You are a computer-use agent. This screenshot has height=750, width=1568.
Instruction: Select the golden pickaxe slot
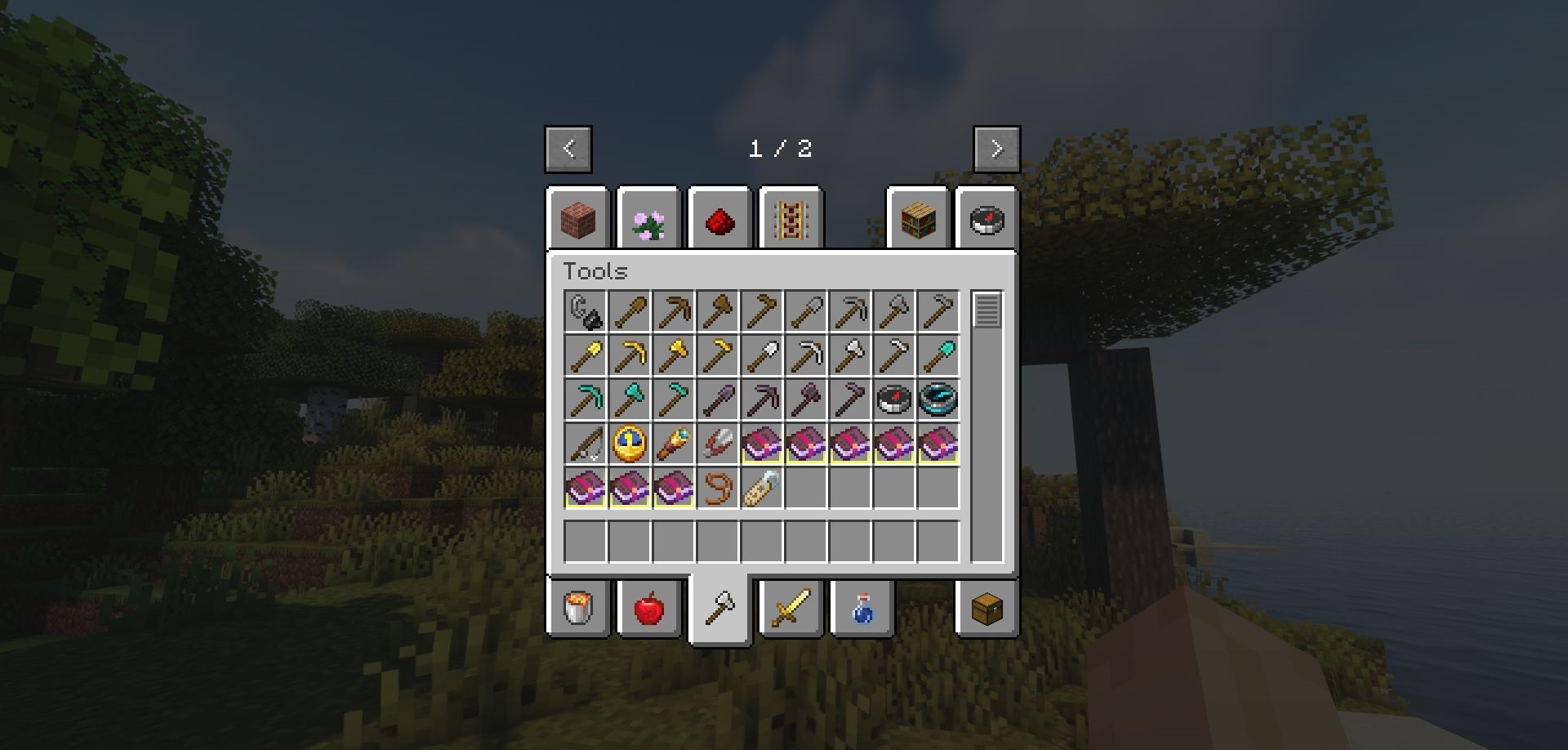(x=630, y=355)
